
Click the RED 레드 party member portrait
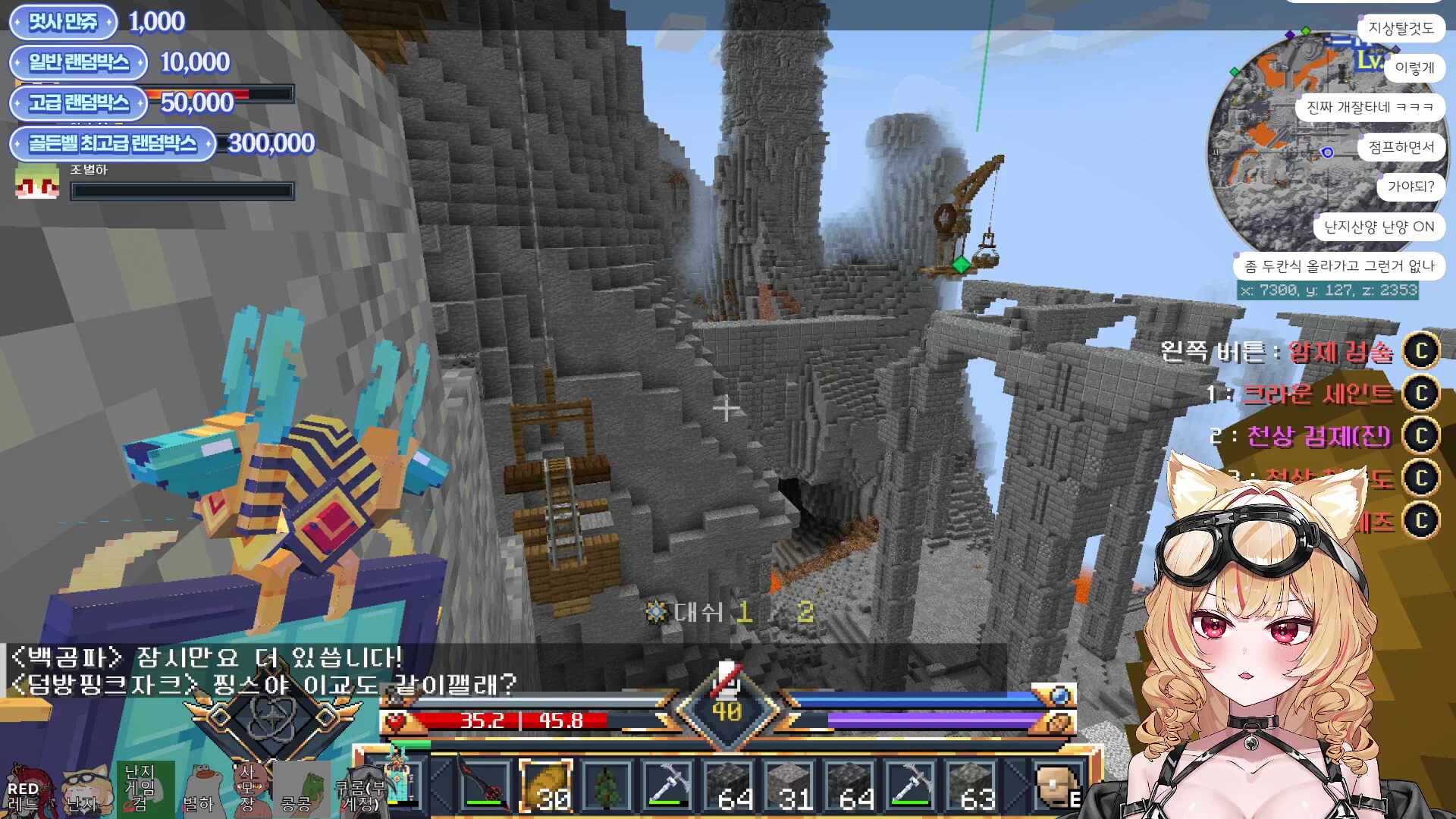[27, 790]
